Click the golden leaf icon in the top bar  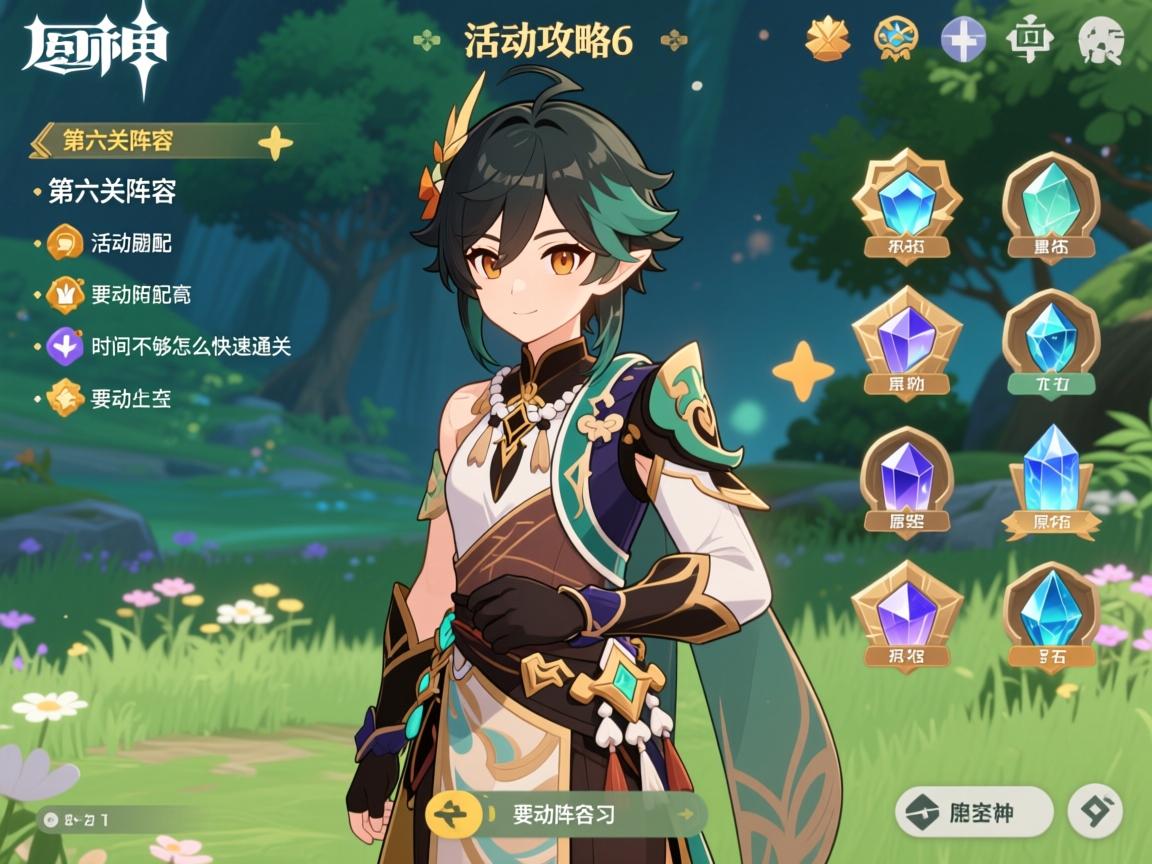[x=828, y=40]
